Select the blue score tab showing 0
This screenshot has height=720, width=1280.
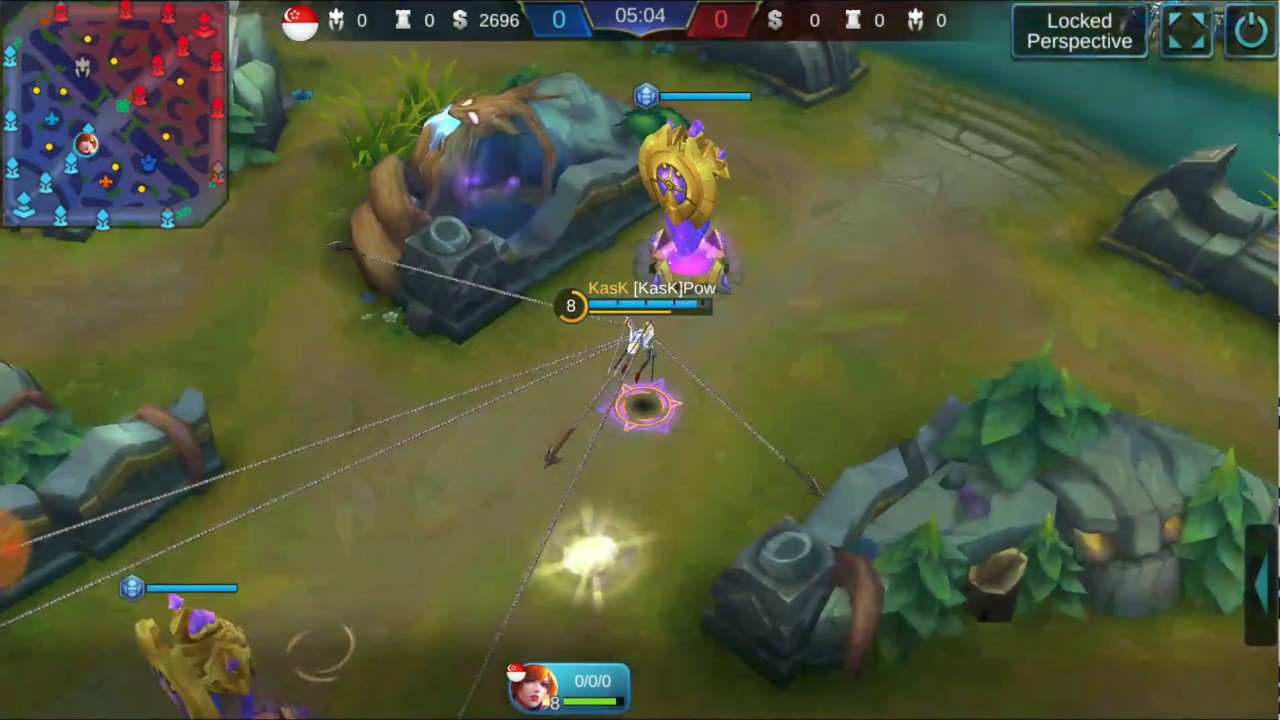(x=558, y=19)
